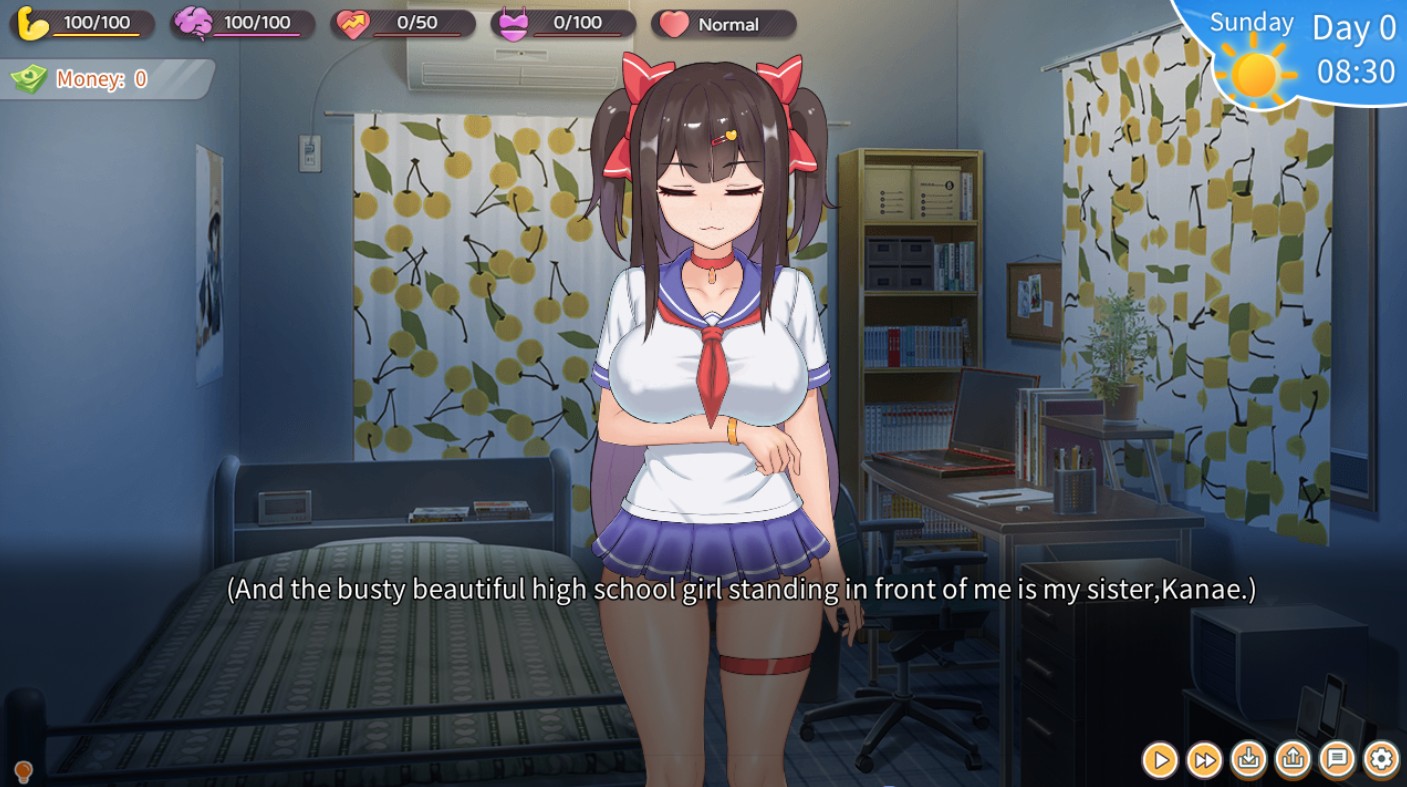1407x787 pixels.
Task: Select the intelligence brain icon
Action: [x=192, y=23]
